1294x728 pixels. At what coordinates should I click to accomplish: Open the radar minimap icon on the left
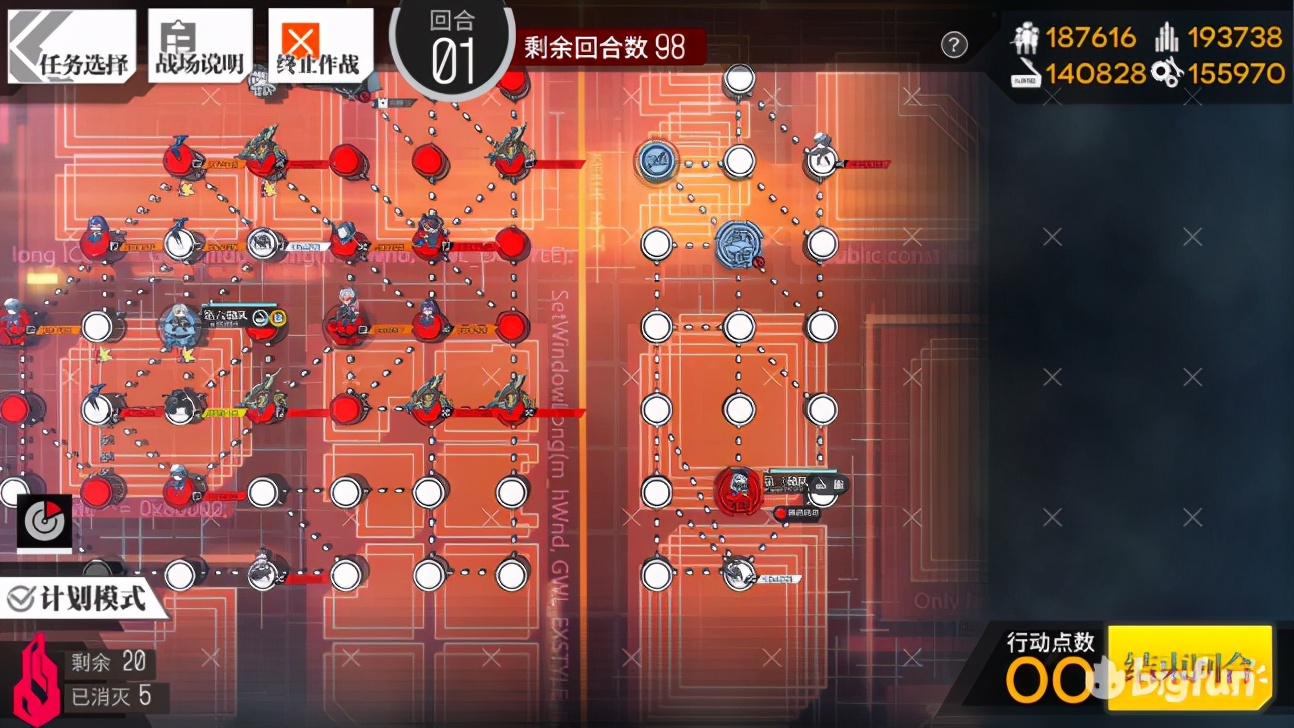pyautogui.click(x=42, y=522)
